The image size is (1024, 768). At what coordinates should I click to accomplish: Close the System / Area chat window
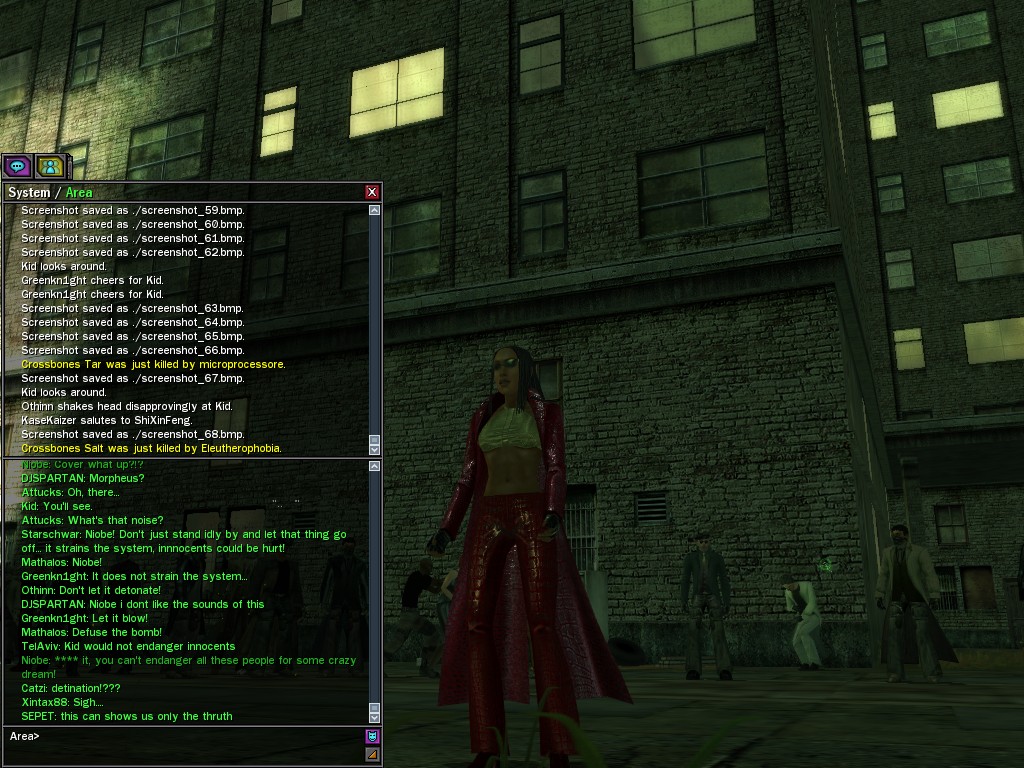tap(372, 192)
